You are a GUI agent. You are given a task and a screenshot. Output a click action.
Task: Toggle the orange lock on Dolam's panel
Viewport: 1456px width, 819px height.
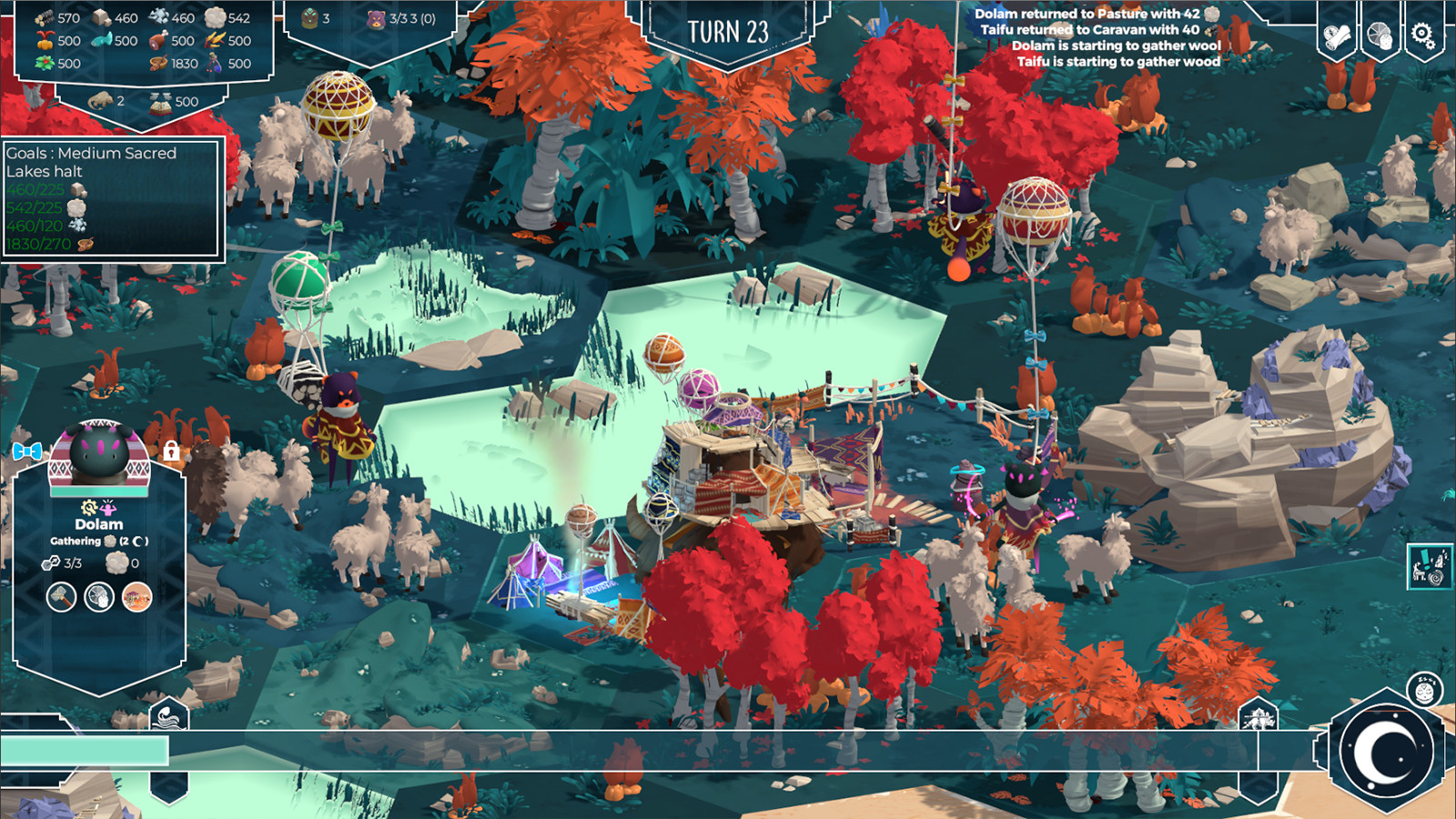171,453
